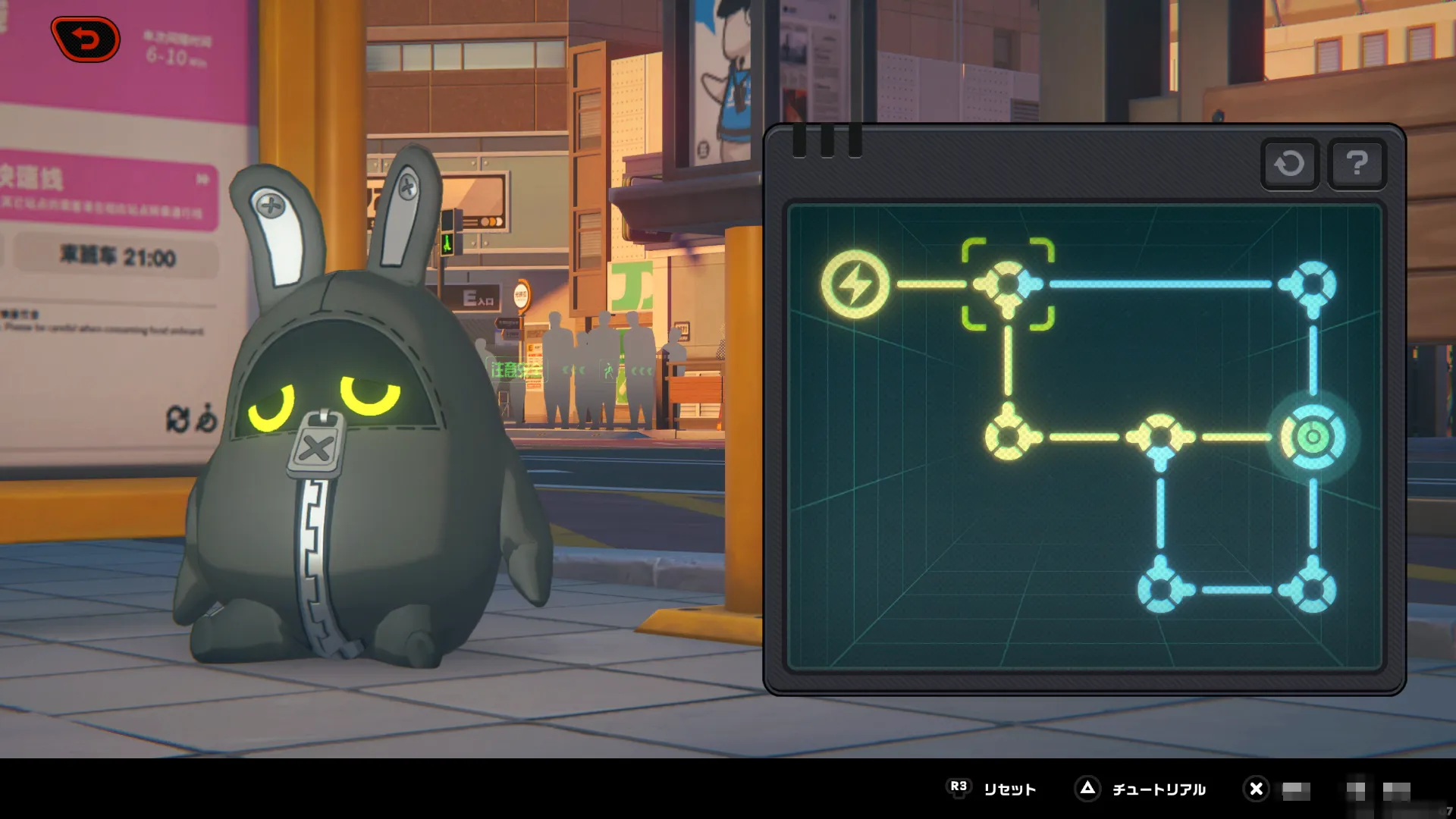Rotate the yellow node directly below the bracketed node
This screenshot has height=819, width=1456.
[x=1008, y=437]
